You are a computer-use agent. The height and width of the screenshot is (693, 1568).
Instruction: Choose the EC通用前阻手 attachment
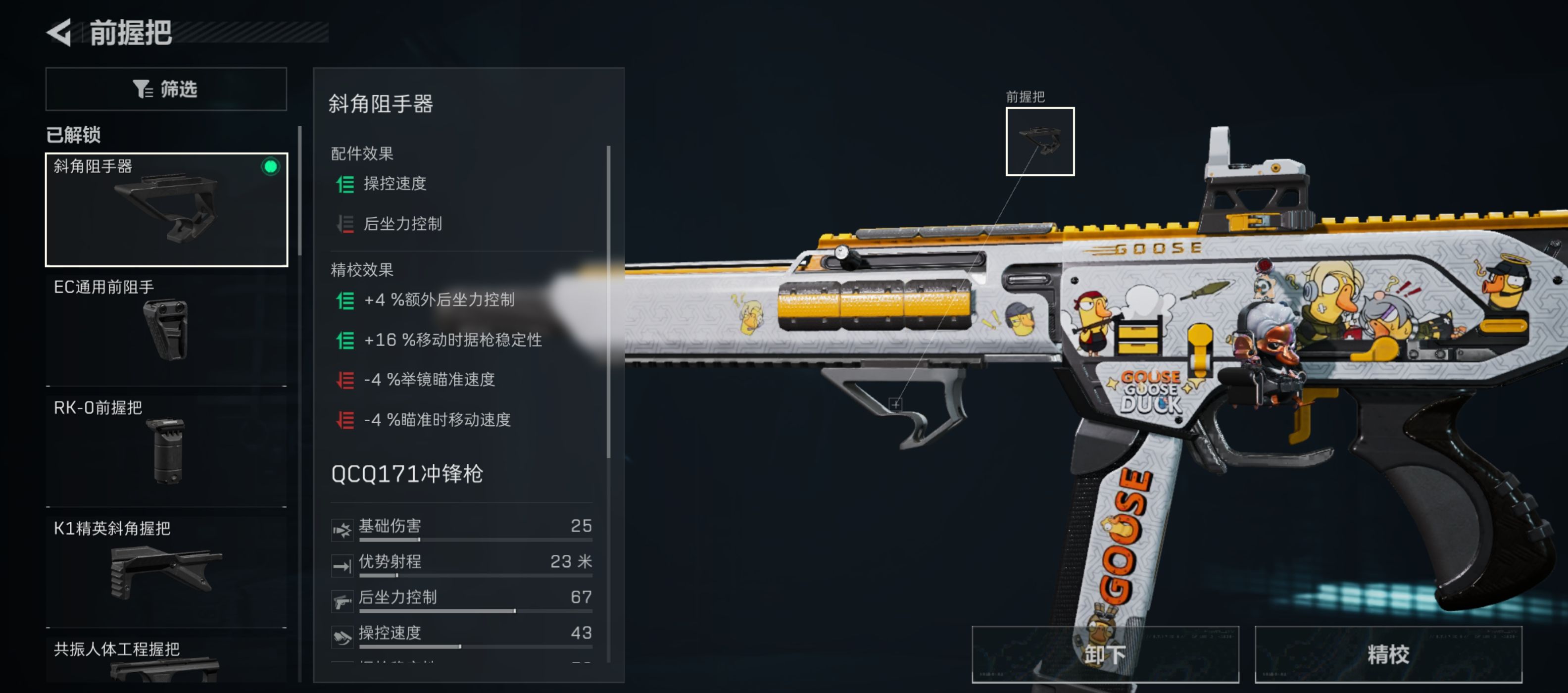[166, 329]
